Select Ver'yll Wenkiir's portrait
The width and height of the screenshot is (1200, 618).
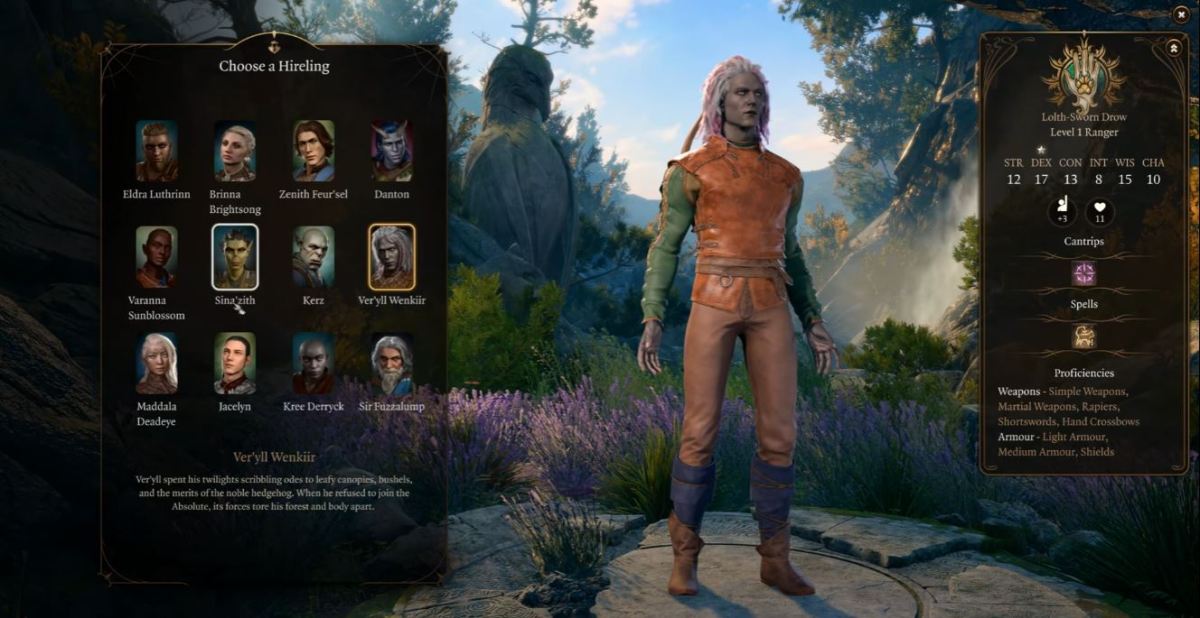point(391,257)
